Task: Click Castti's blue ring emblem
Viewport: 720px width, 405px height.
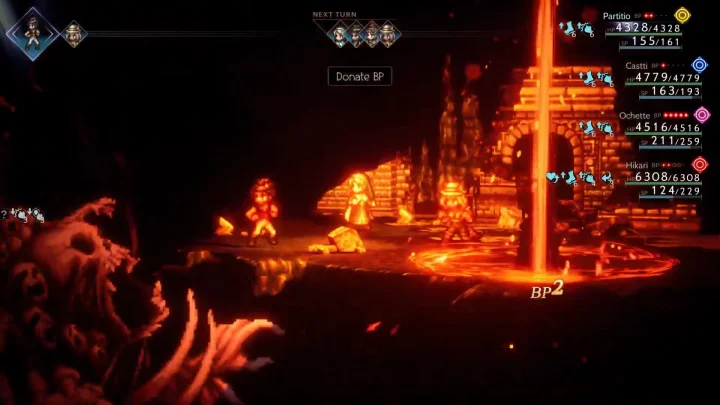Action: pos(700,65)
